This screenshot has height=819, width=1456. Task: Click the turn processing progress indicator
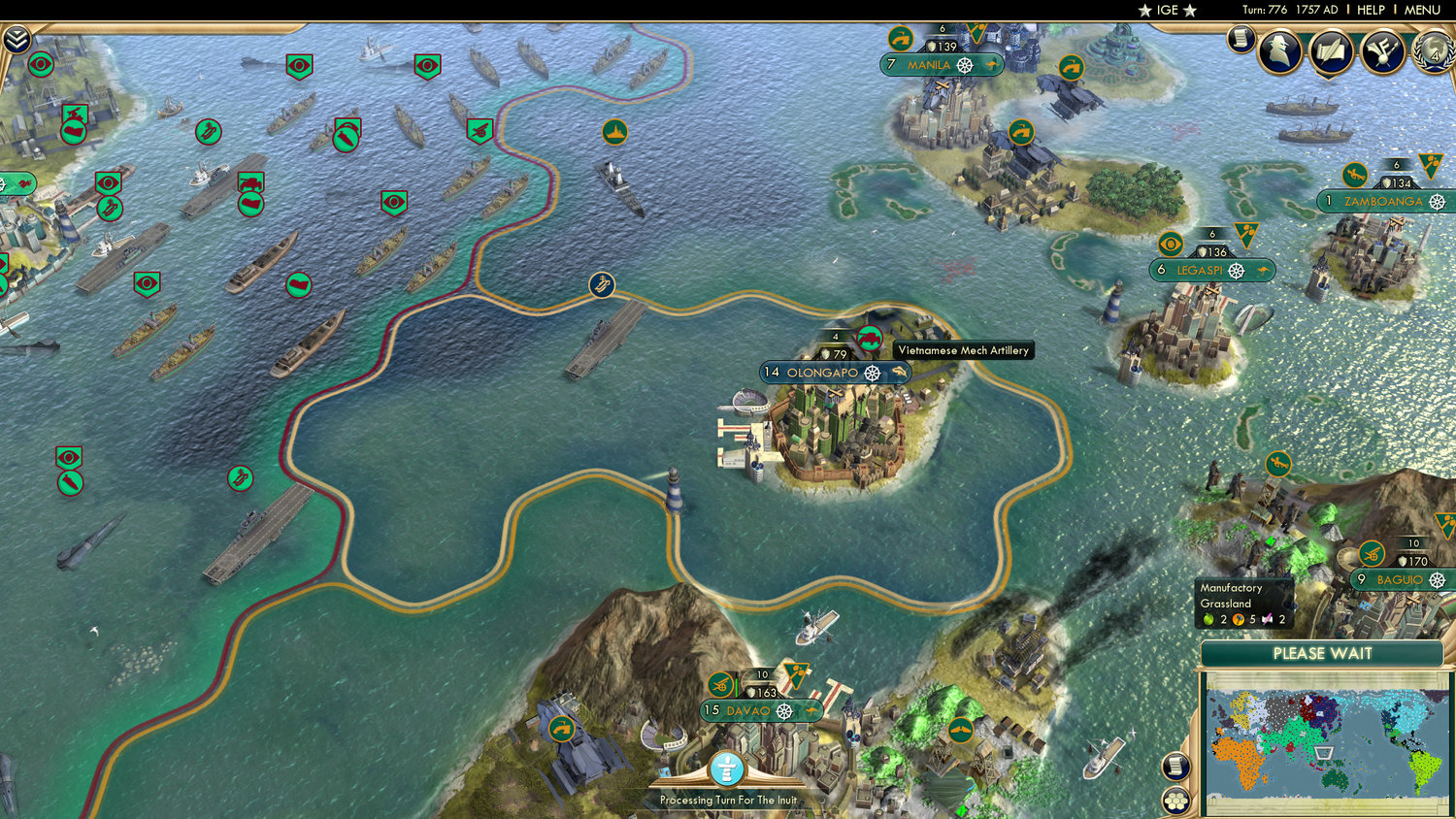(x=726, y=767)
